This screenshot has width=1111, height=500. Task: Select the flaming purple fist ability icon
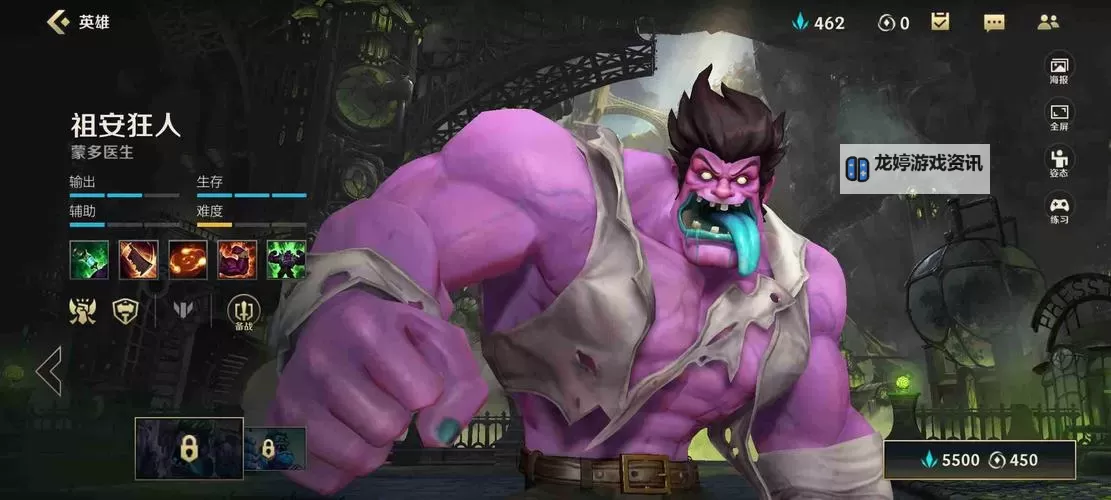pos(237,260)
